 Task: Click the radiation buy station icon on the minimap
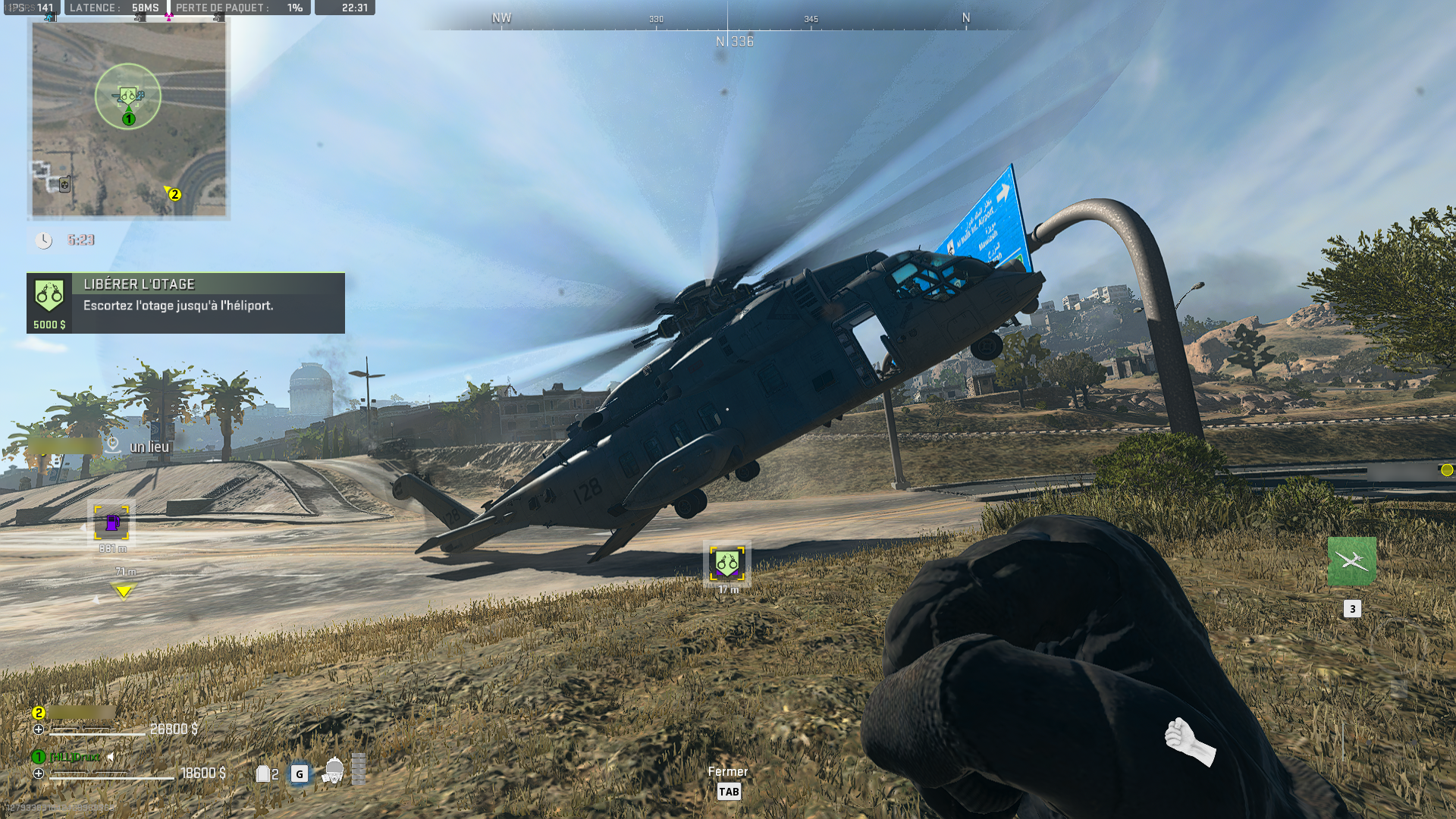(64, 186)
